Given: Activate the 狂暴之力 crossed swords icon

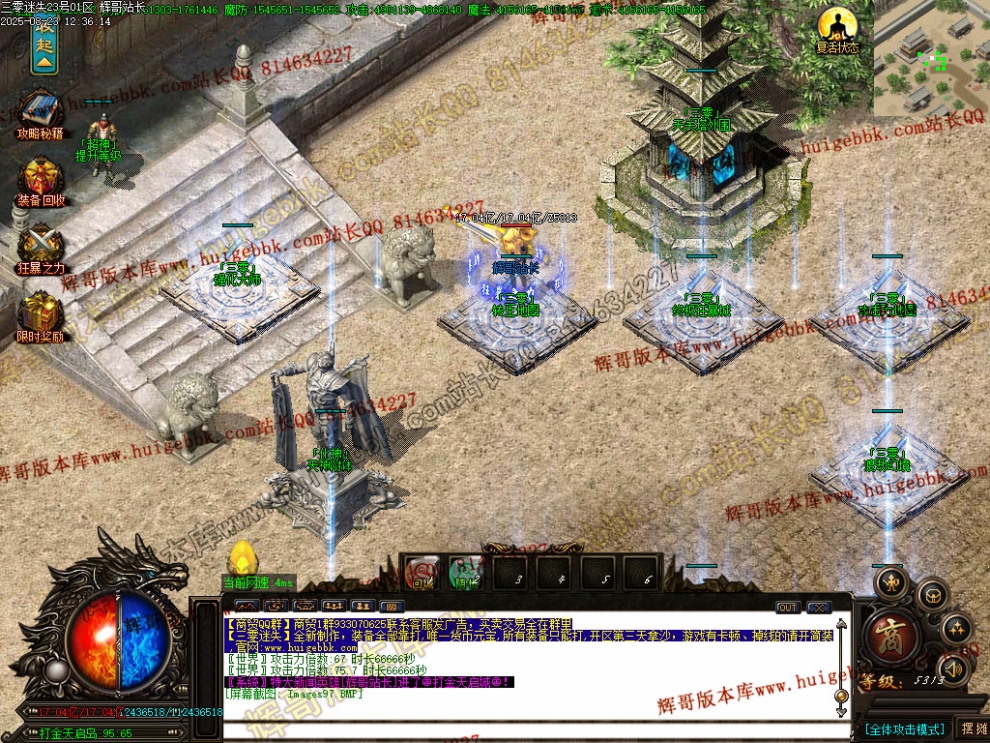Looking at the screenshot, I should tap(41, 246).
